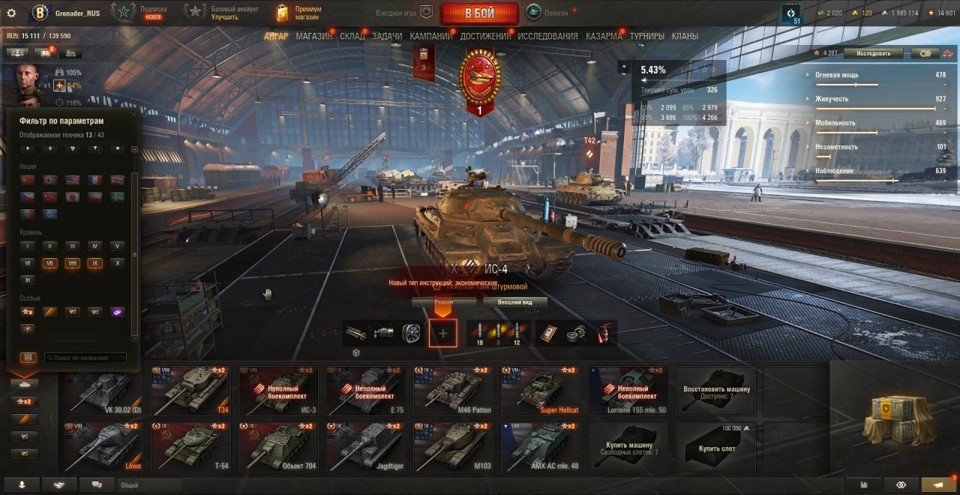Click the empty plus instruction slot
The width and height of the screenshot is (960, 495).
tap(444, 333)
